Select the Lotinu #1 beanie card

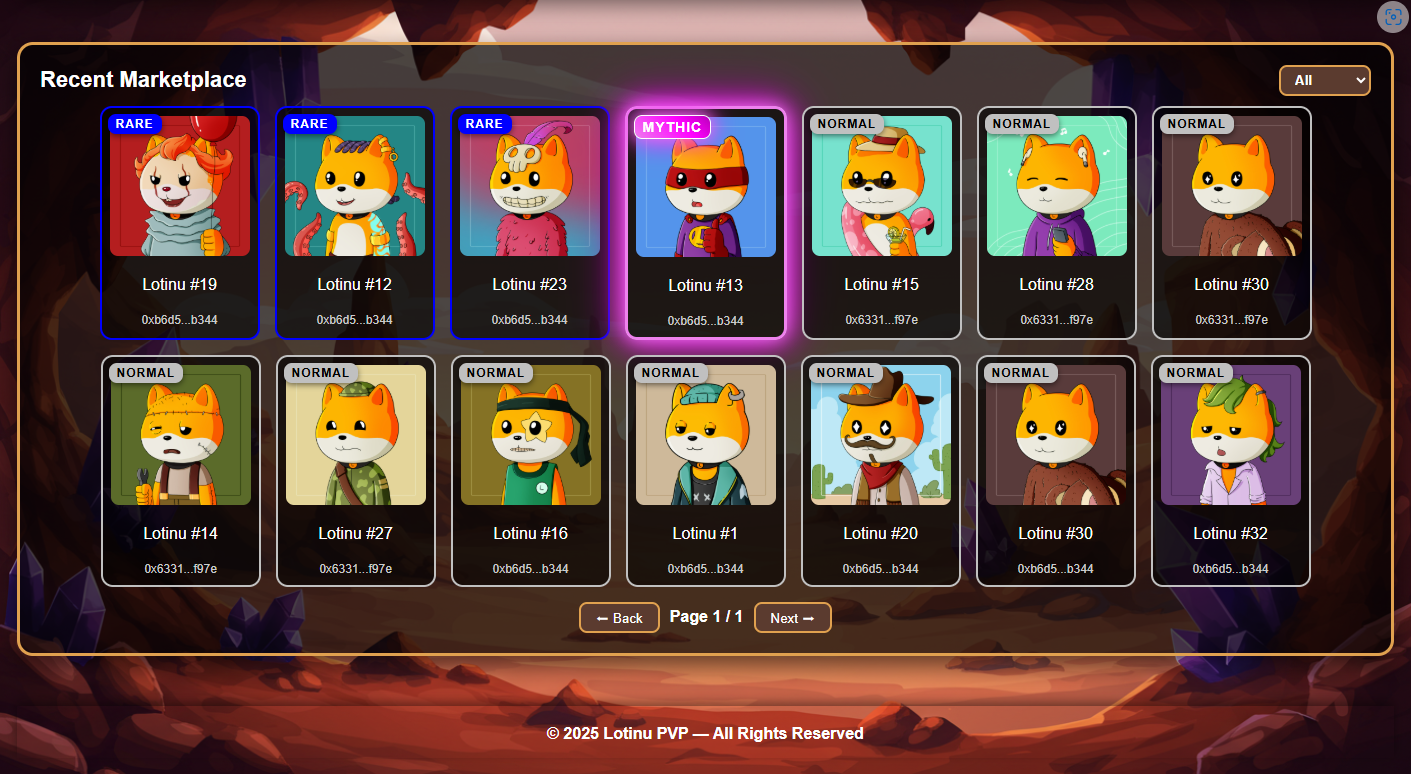click(706, 470)
